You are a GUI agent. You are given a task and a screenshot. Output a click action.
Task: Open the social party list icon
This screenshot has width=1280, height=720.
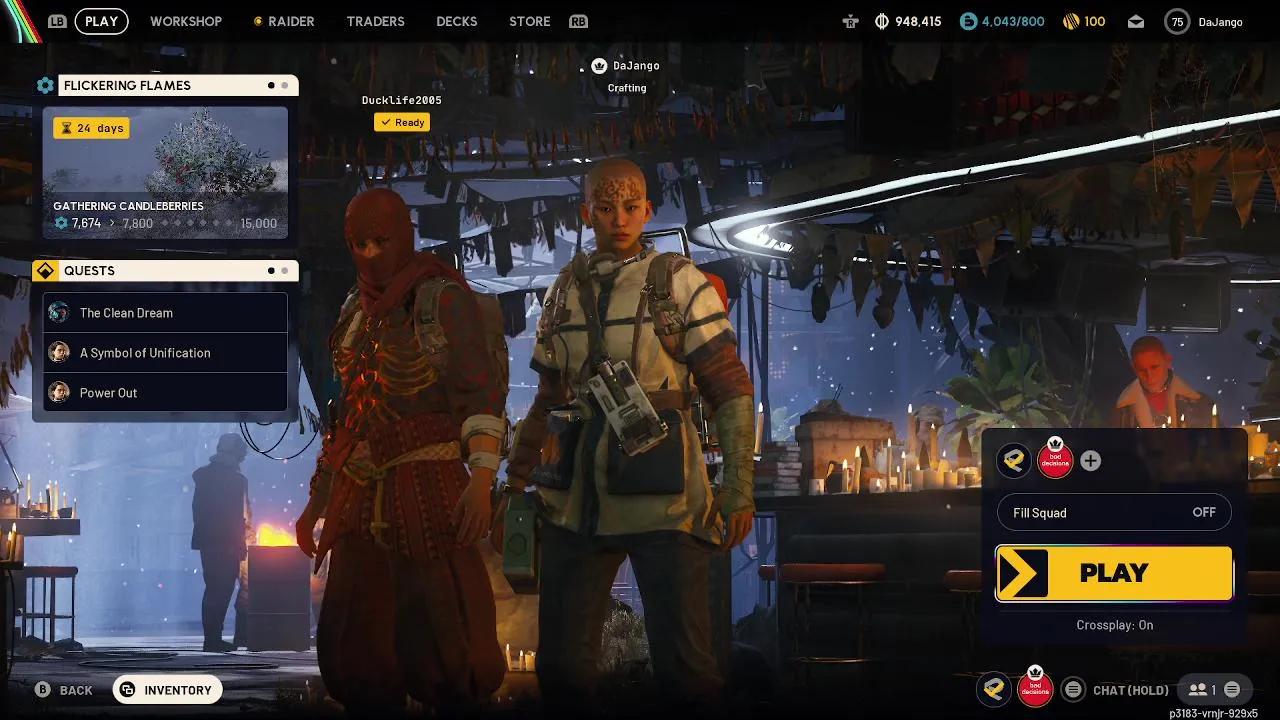[x=1201, y=690]
